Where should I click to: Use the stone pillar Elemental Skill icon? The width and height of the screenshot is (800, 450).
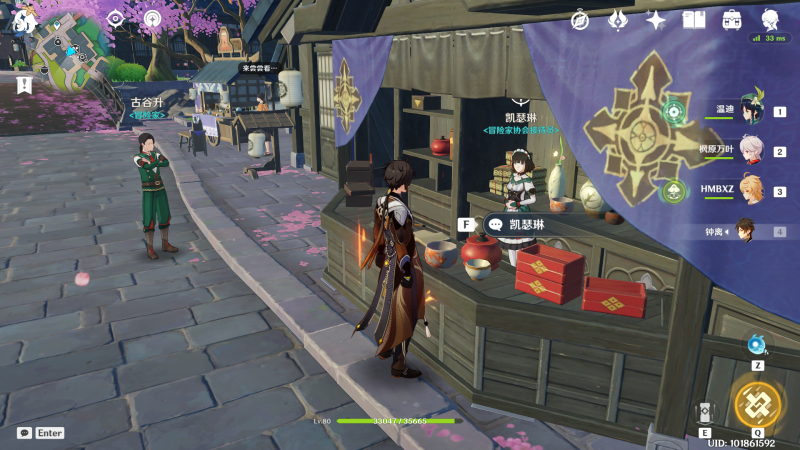[x=706, y=412]
